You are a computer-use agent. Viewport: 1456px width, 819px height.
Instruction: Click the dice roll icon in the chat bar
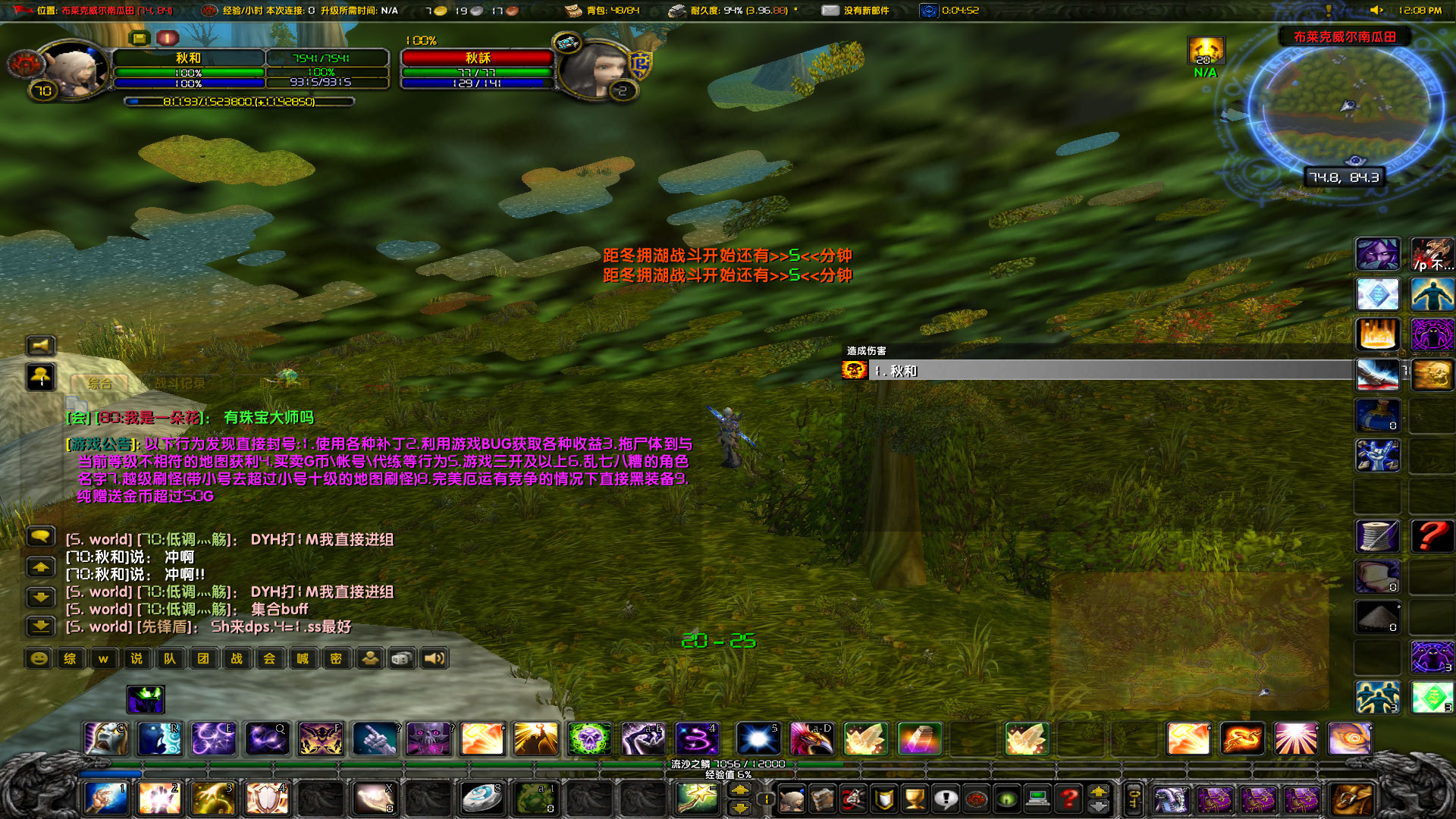tap(403, 658)
